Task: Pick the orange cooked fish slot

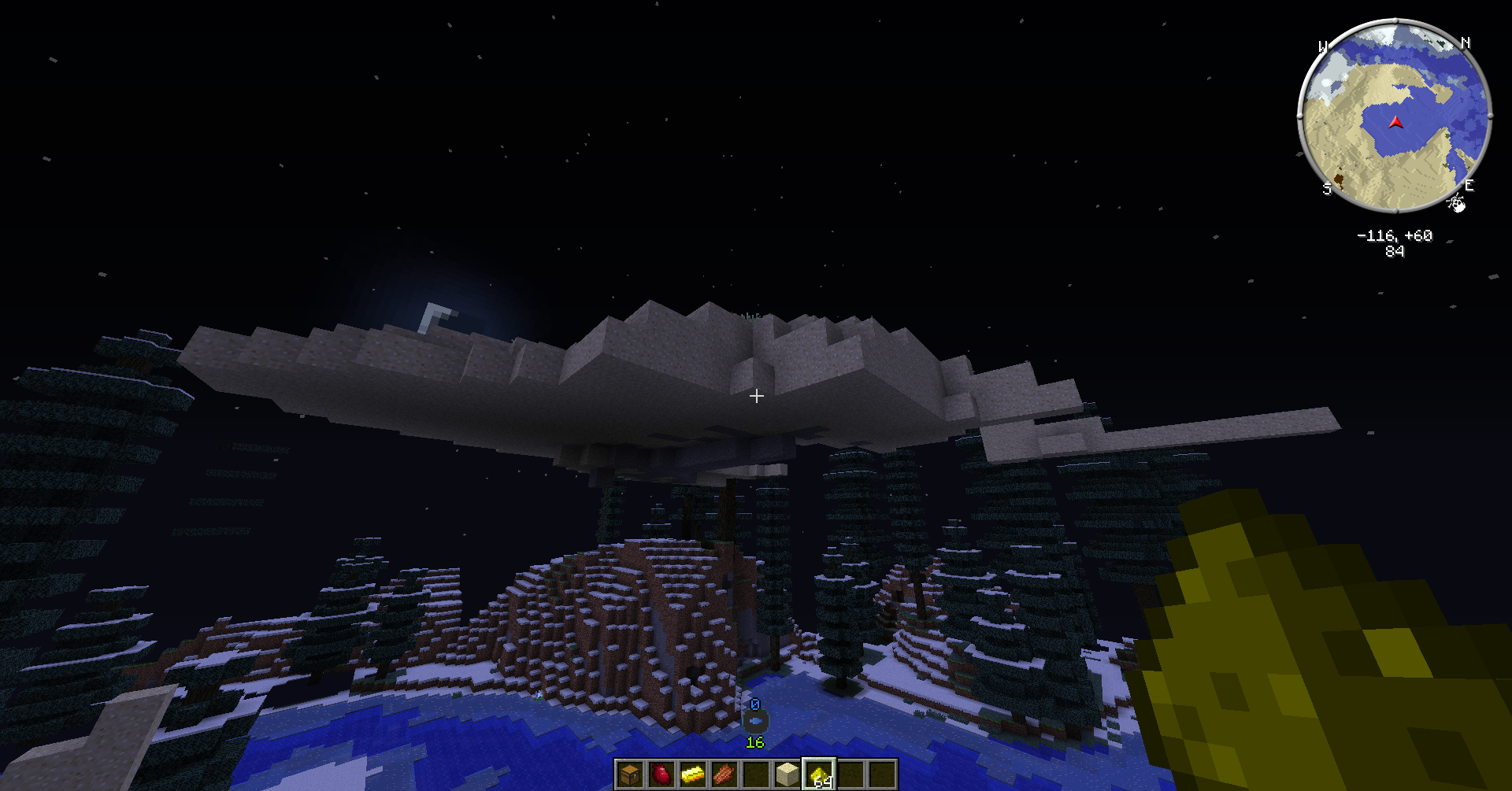Action: coord(724,774)
